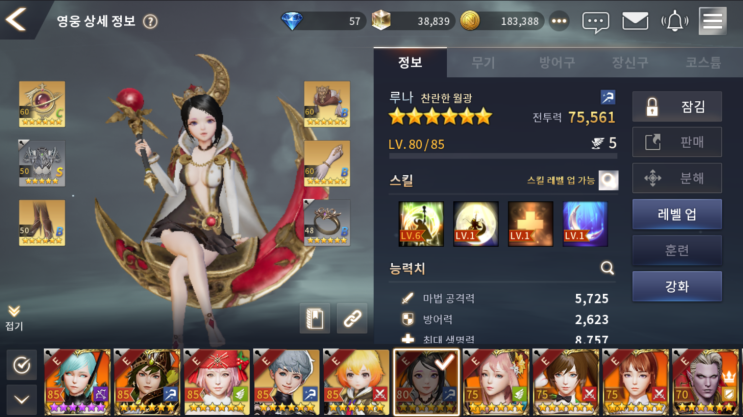Switch to the 방어구 tab
The width and height of the screenshot is (743, 417).
557,62
